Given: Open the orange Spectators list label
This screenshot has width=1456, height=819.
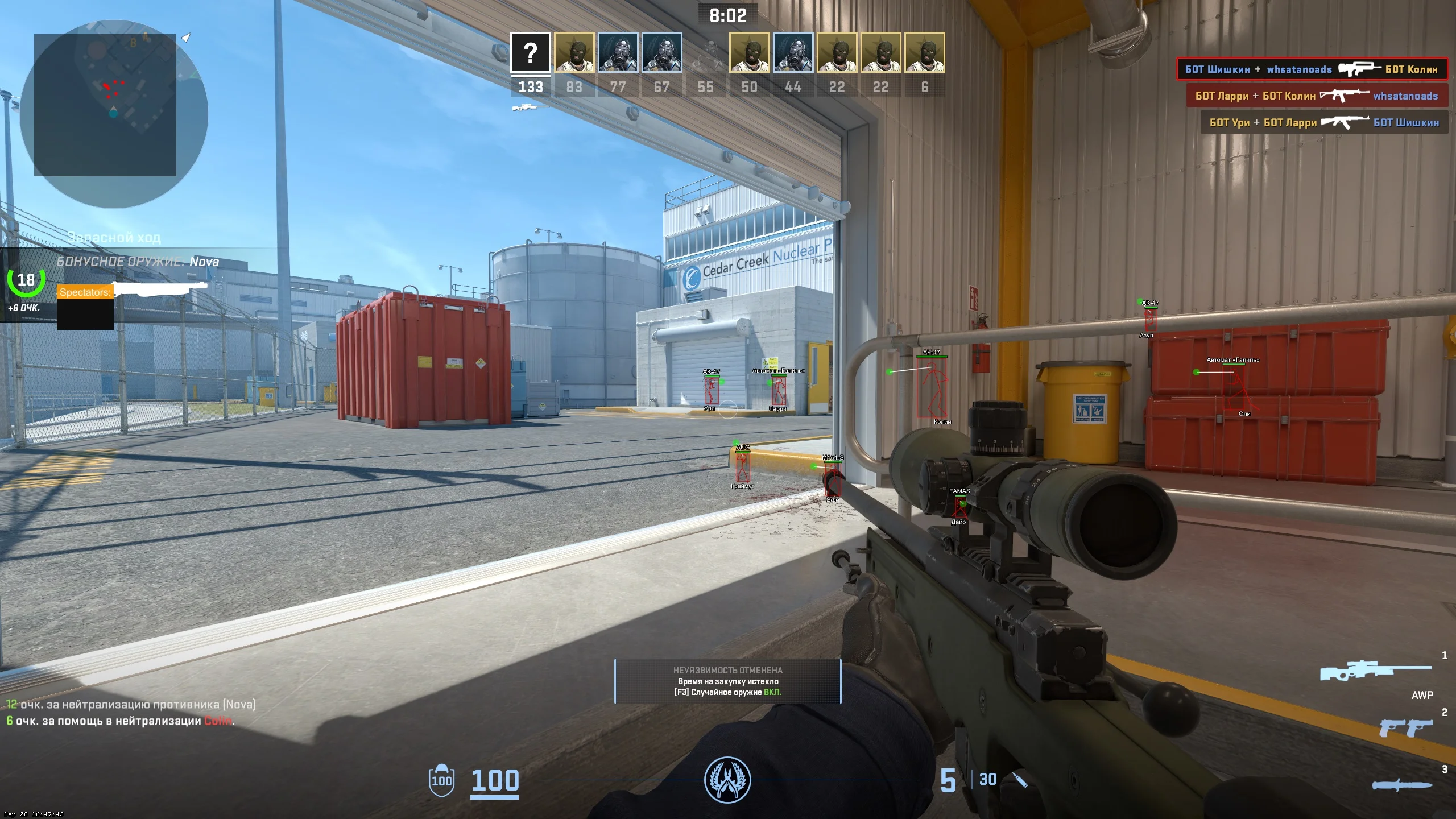Looking at the screenshot, I should [85, 292].
